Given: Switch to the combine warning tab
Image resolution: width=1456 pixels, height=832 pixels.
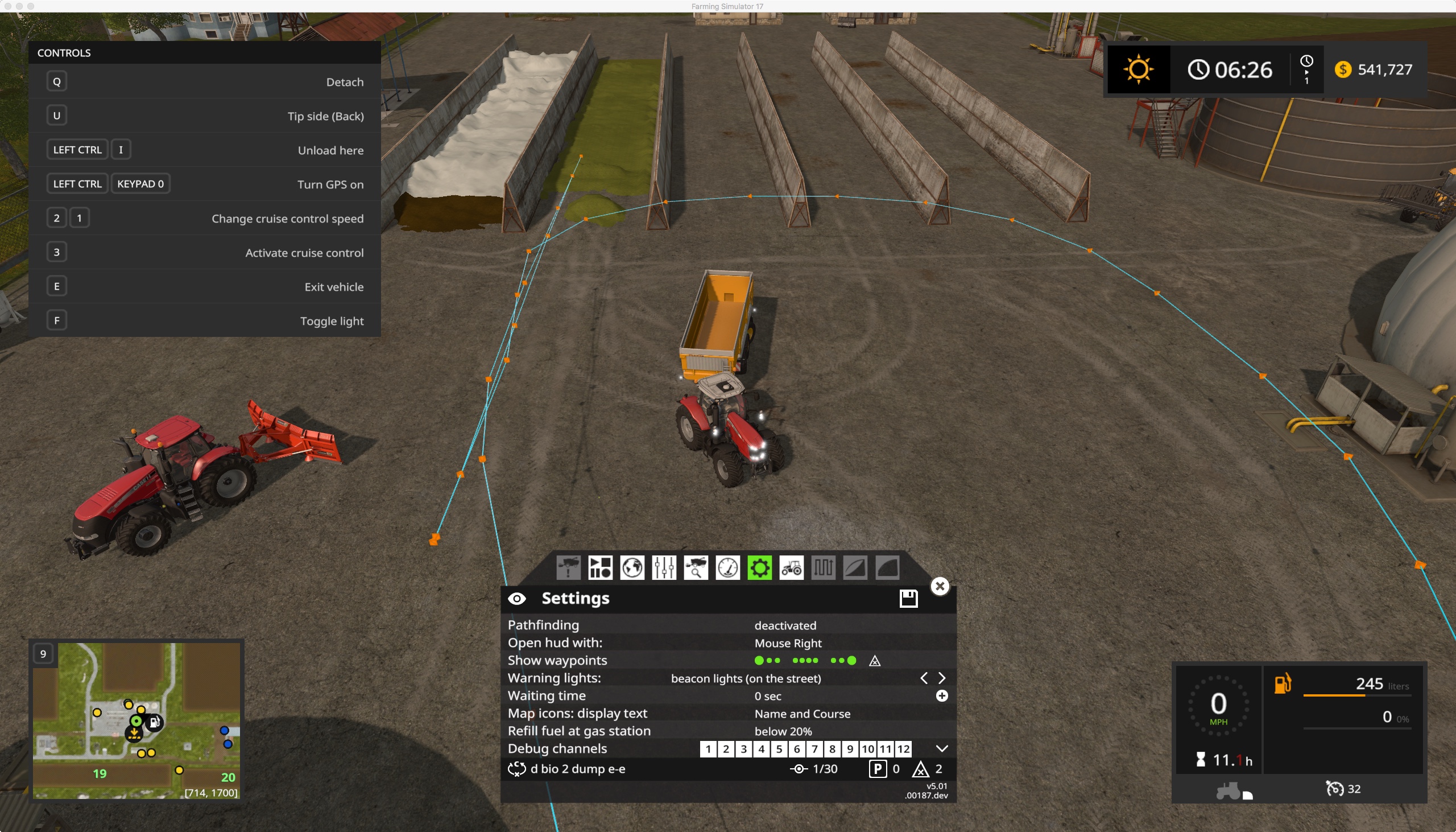Looking at the screenshot, I should click(569, 567).
